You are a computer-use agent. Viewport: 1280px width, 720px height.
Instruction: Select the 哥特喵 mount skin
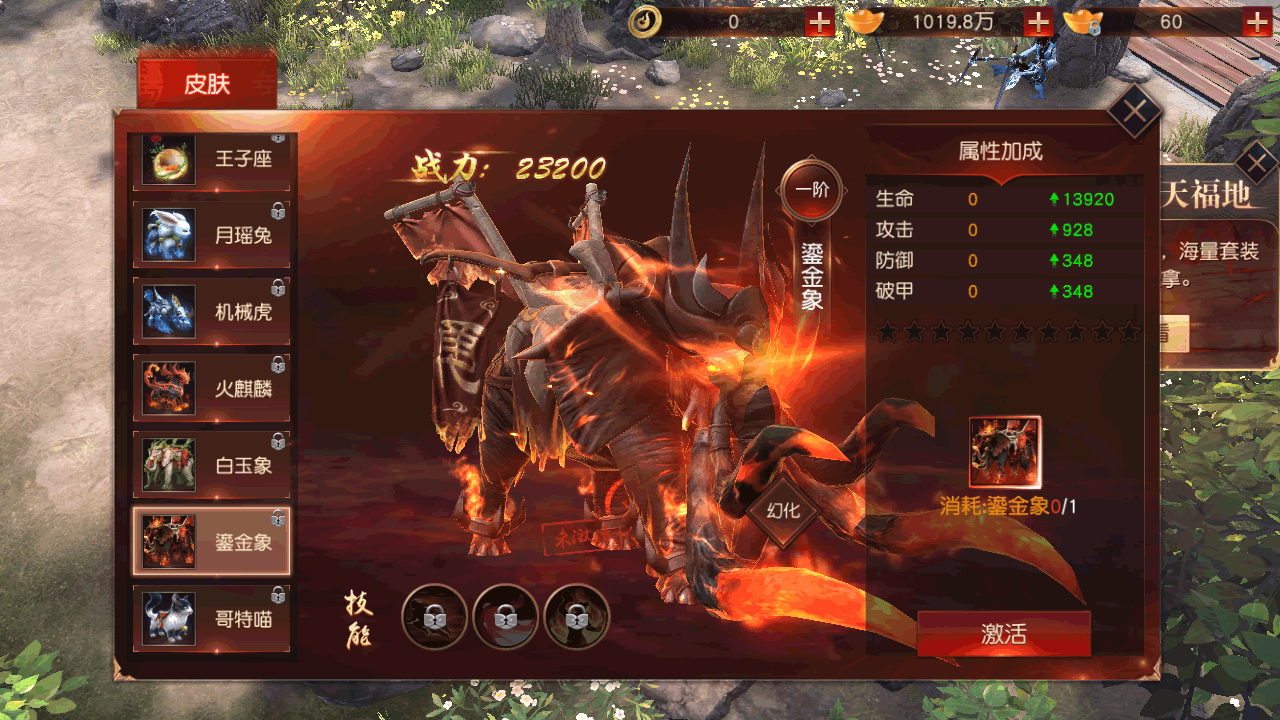(x=212, y=618)
